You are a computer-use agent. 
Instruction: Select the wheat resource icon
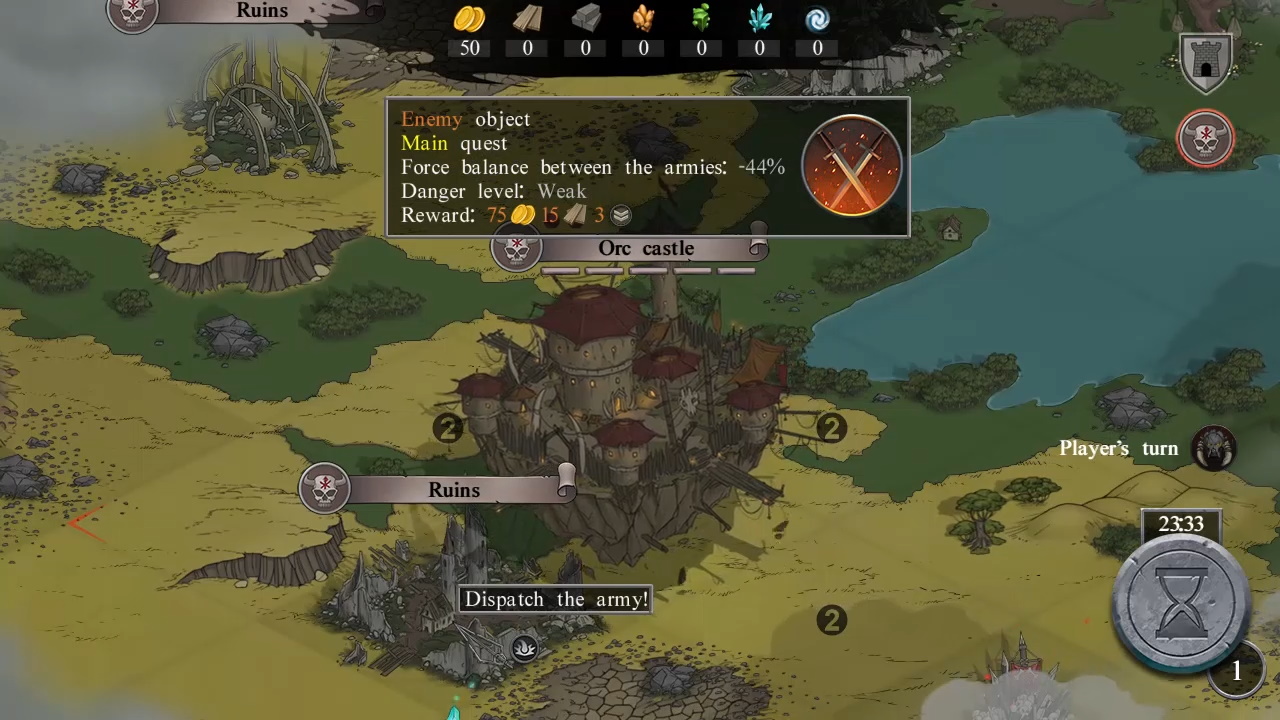pyautogui.click(x=643, y=19)
